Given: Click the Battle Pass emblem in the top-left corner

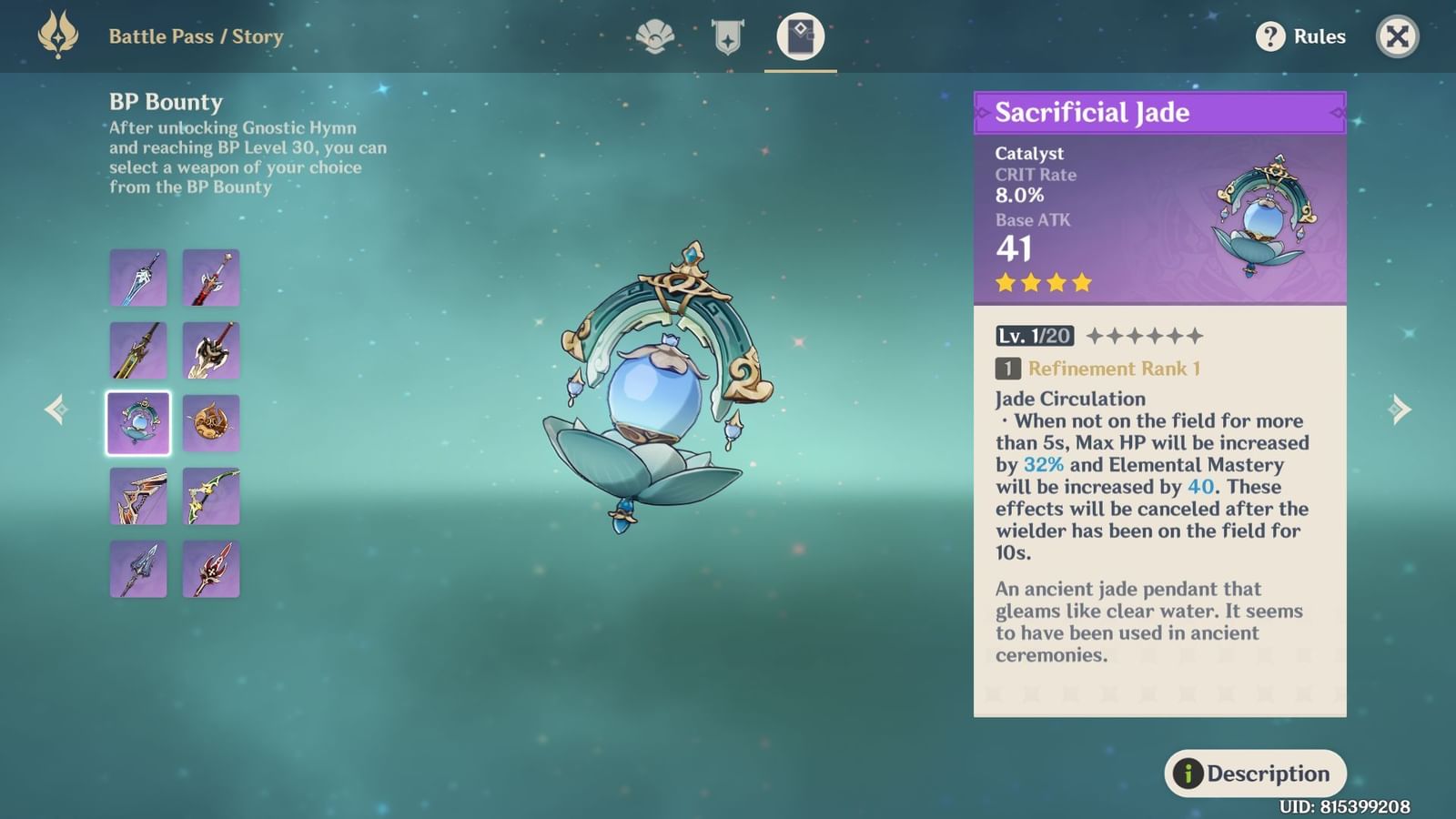Looking at the screenshot, I should [x=57, y=36].
